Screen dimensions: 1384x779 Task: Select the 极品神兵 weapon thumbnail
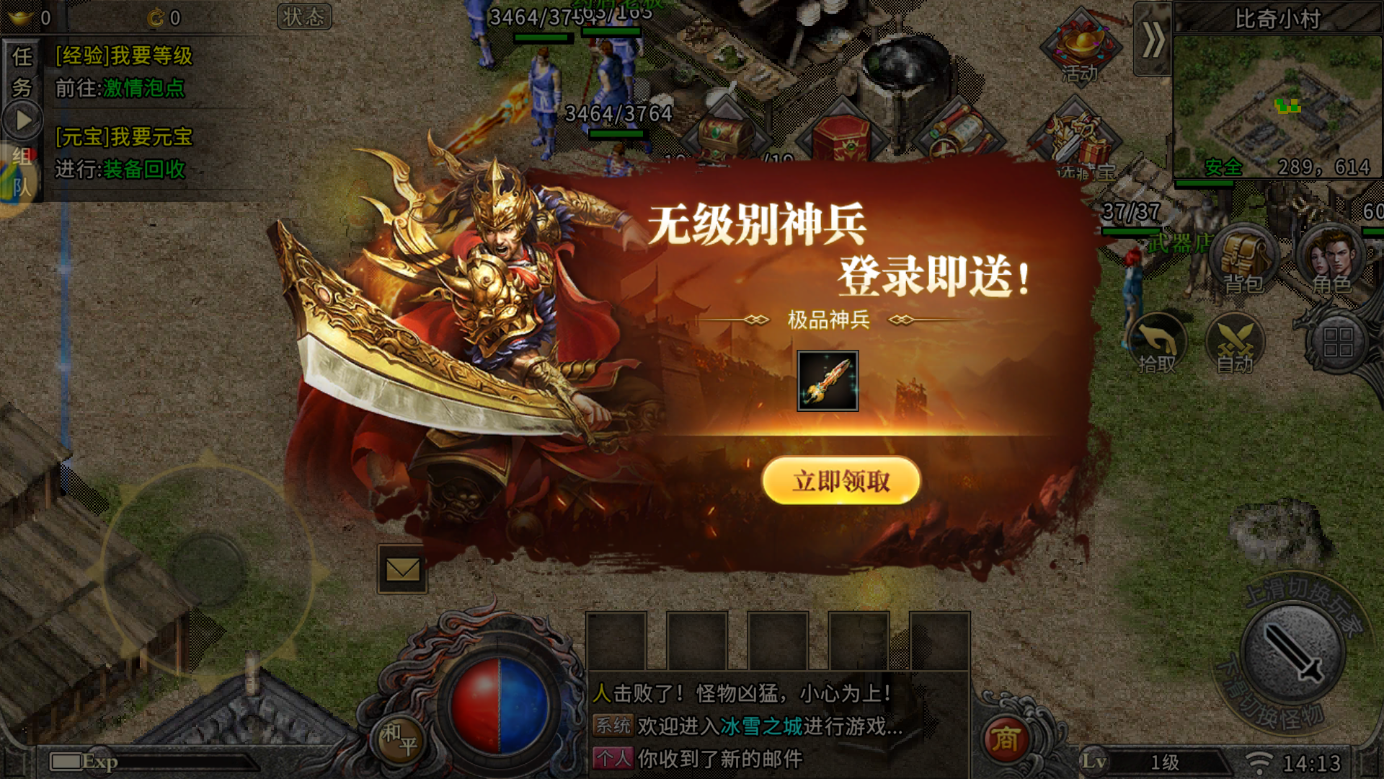[828, 381]
